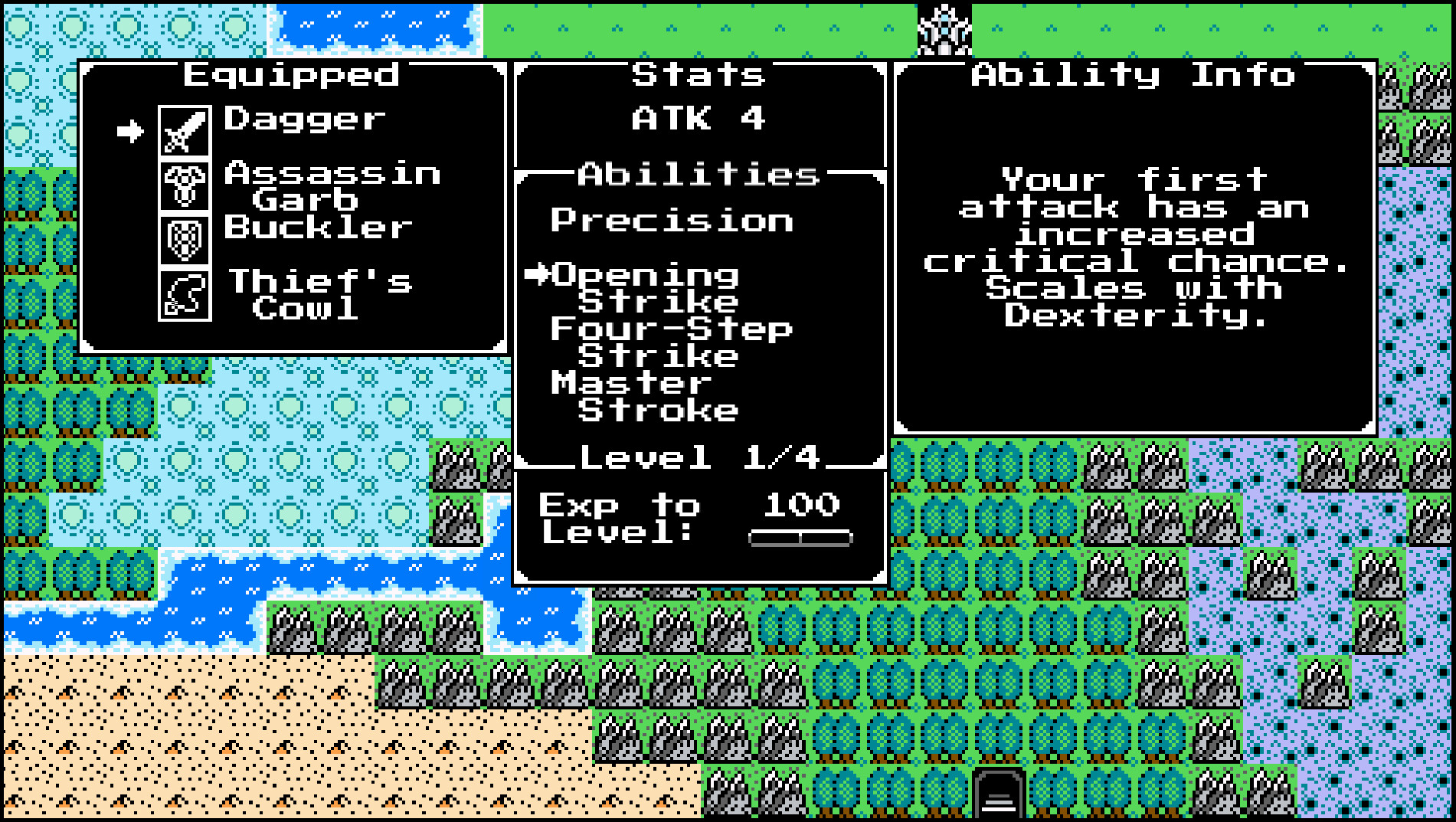Switch to the Stats panel
The image size is (1456, 822).
697,74
